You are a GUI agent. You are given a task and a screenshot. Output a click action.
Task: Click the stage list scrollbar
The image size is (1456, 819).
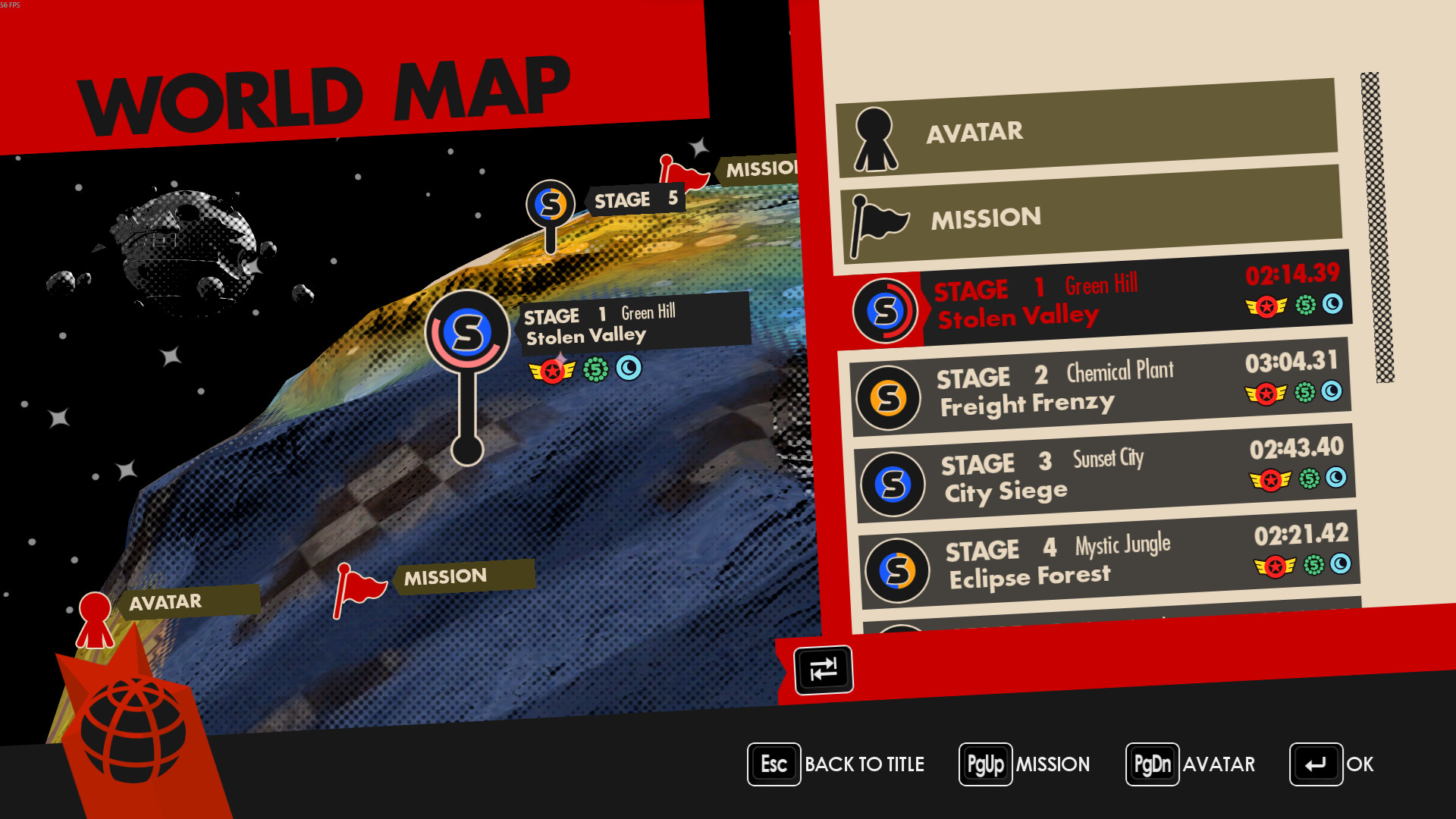click(x=1377, y=227)
